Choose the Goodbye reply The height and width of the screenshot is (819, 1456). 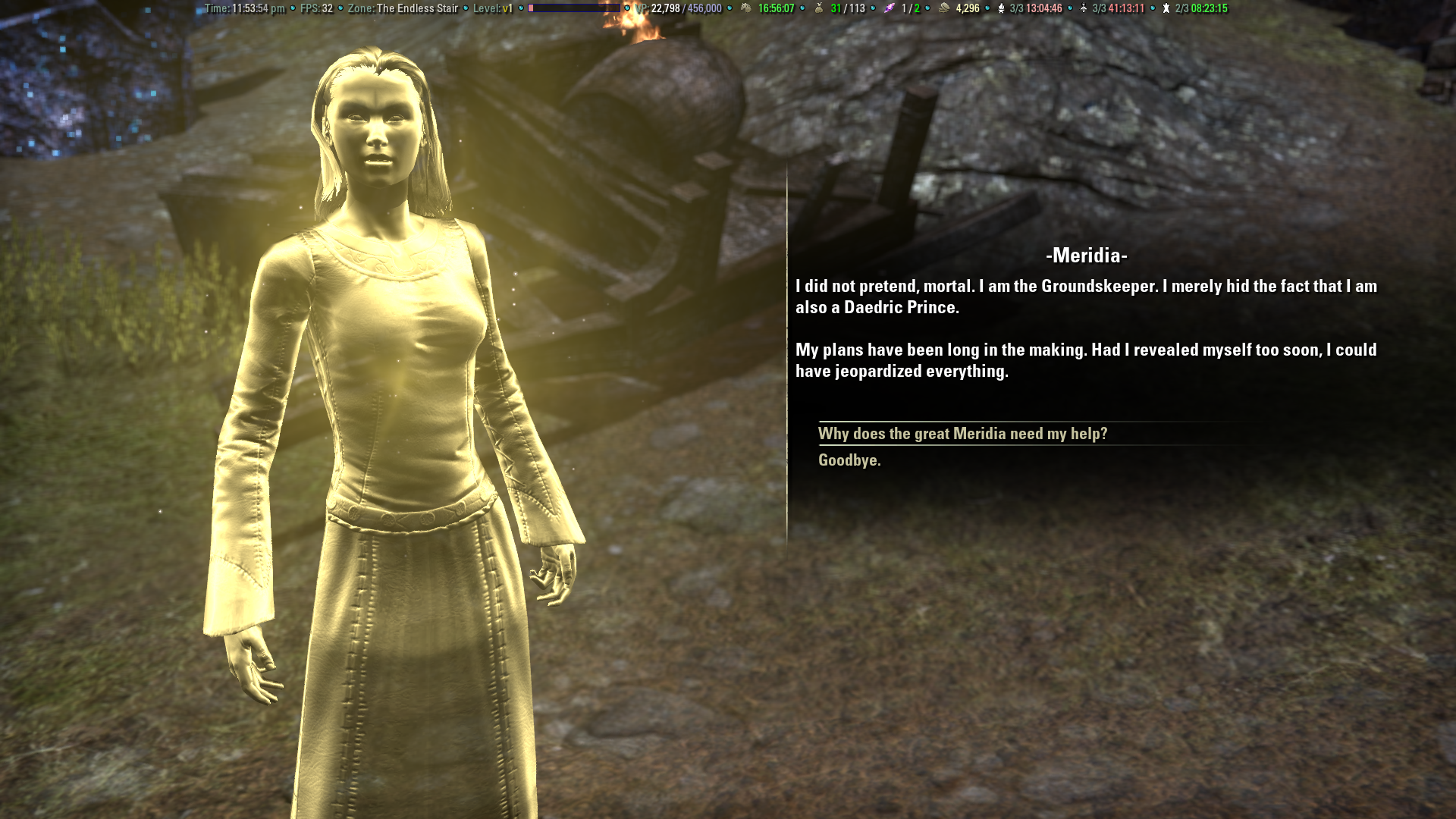[849, 460]
